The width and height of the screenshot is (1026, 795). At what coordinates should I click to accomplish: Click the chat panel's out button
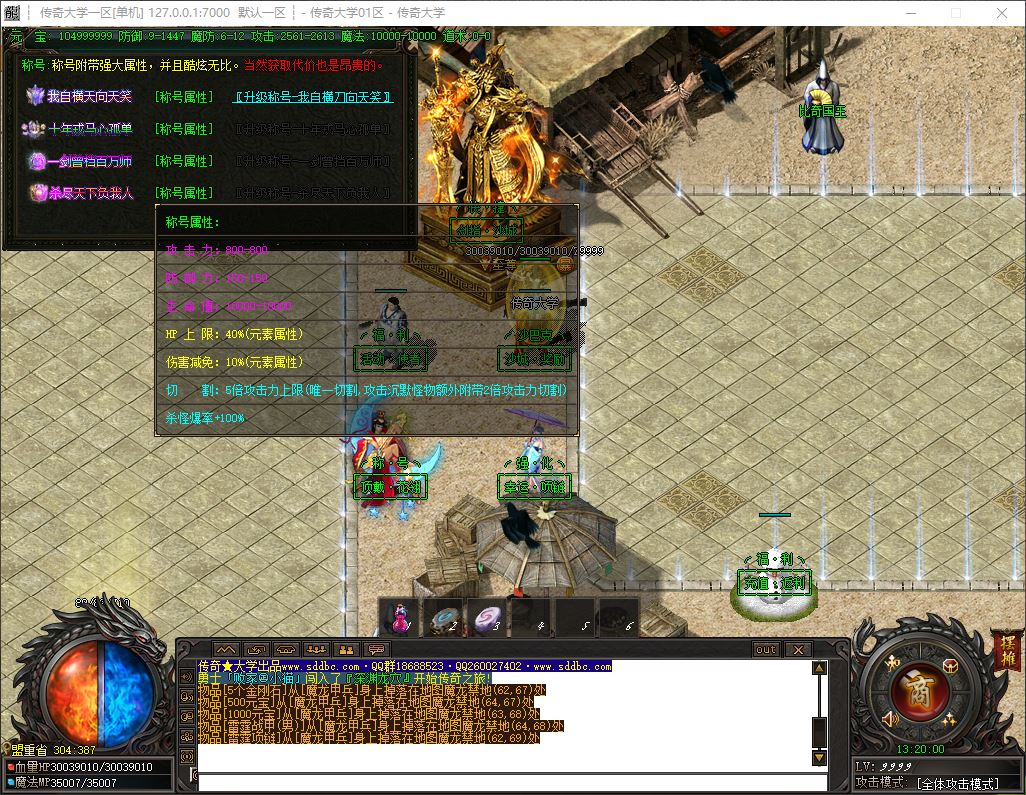[766, 650]
